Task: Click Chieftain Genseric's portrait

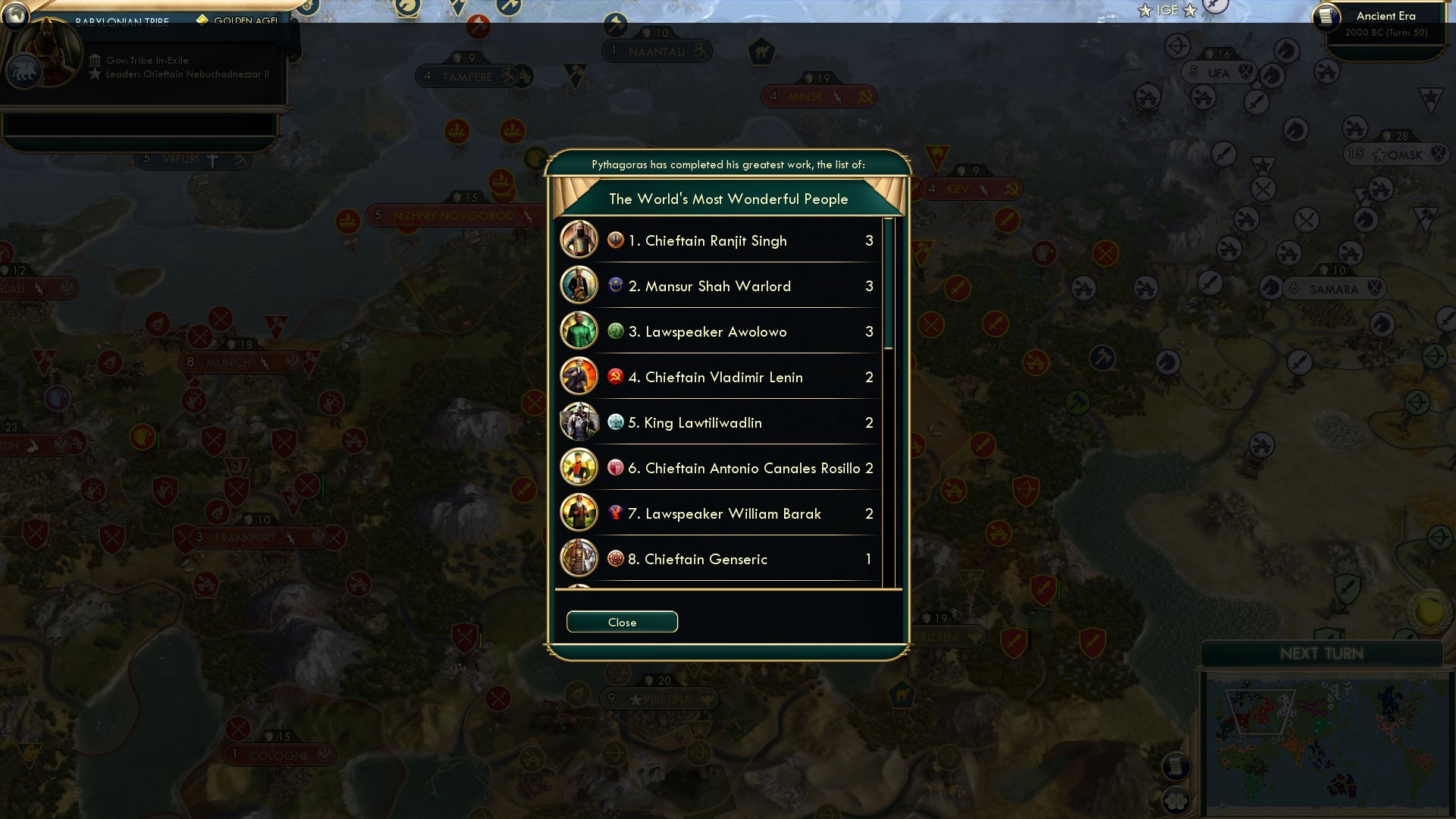Action: (x=579, y=559)
